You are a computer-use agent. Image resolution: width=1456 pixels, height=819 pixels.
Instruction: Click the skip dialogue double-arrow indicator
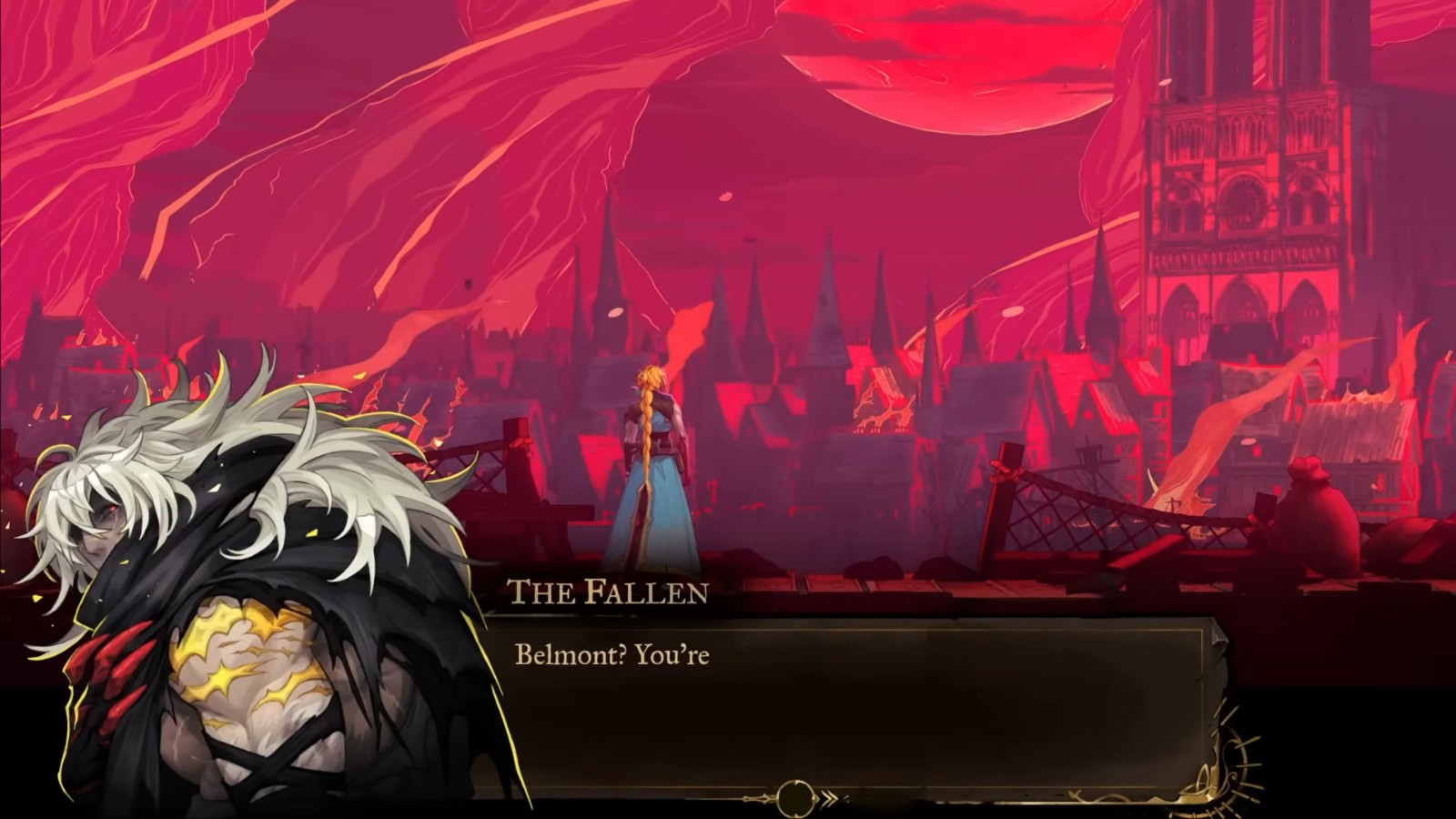829,800
